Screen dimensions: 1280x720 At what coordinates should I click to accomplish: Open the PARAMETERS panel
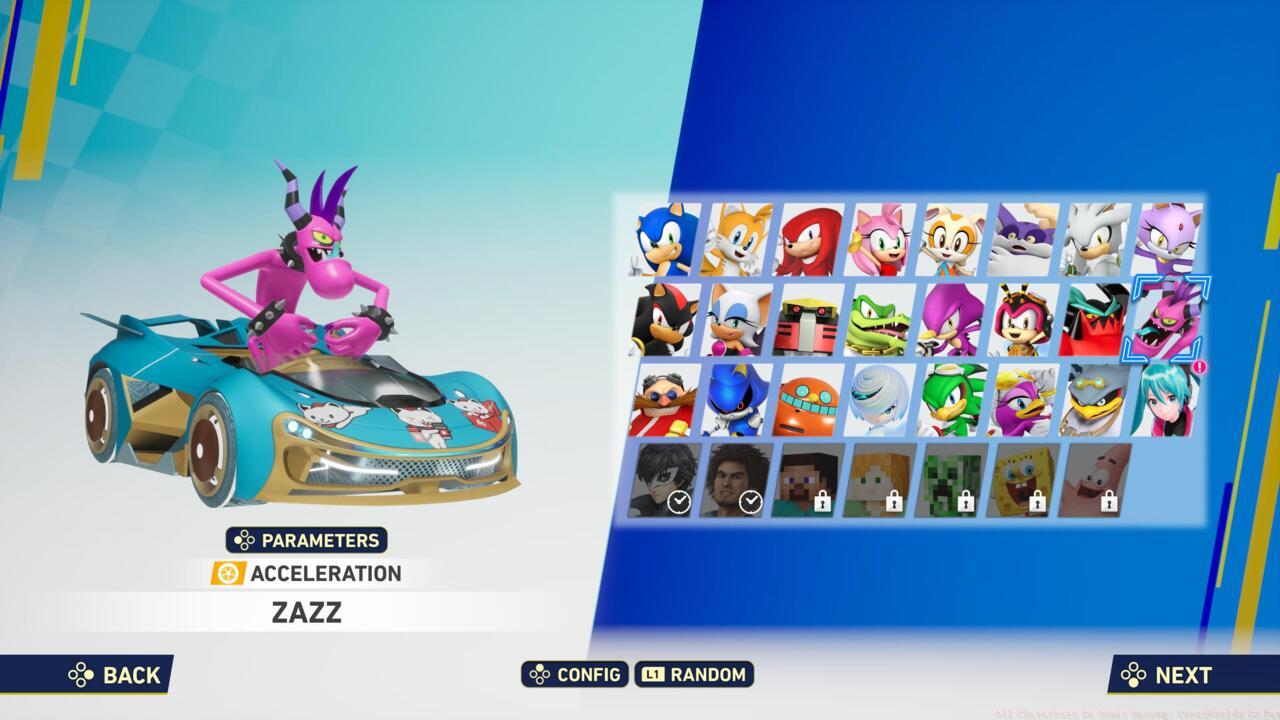tap(305, 540)
